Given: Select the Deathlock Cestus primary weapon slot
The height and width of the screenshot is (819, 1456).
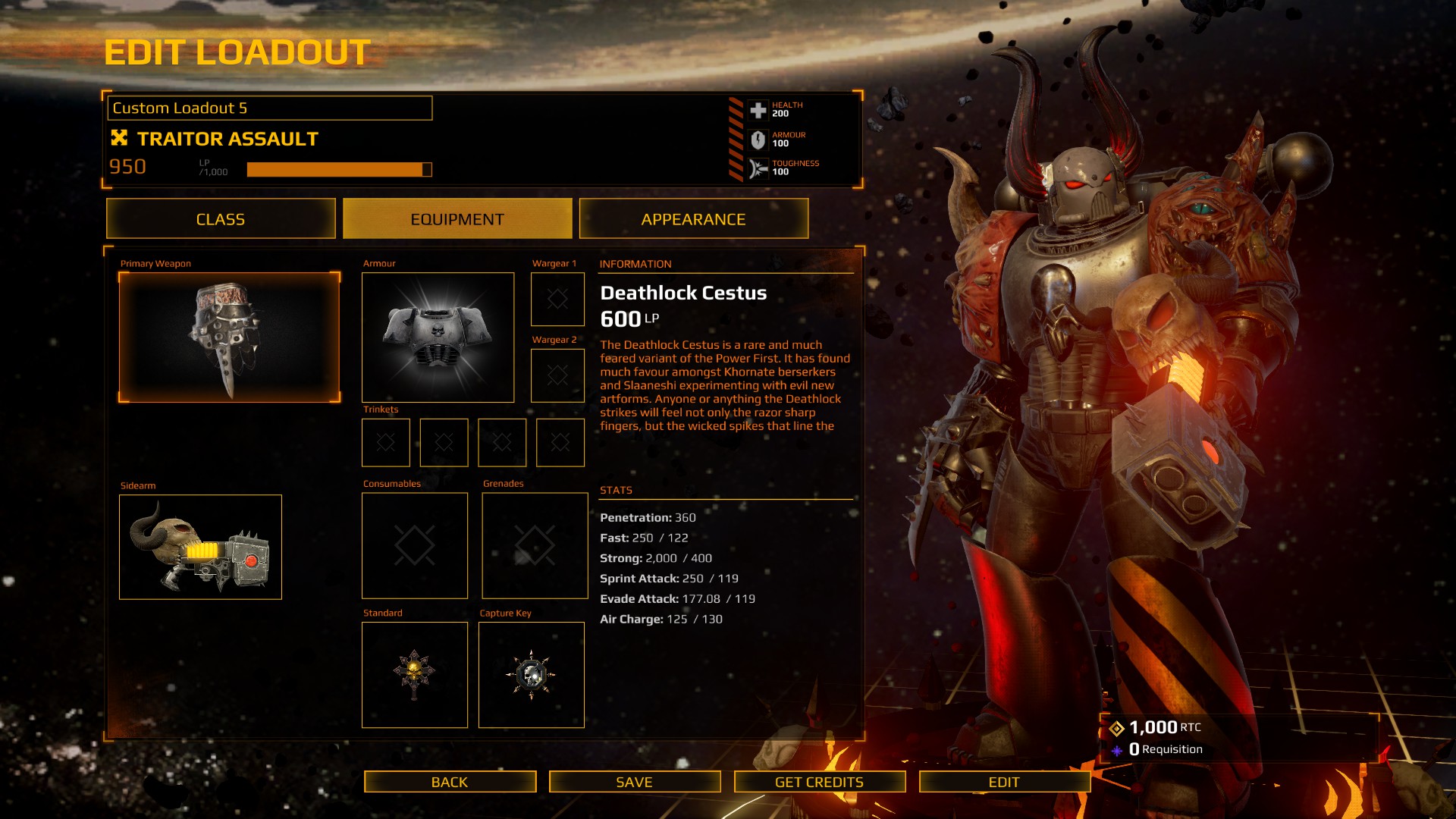Looking at the screenshot, I should tap(229, 337).
